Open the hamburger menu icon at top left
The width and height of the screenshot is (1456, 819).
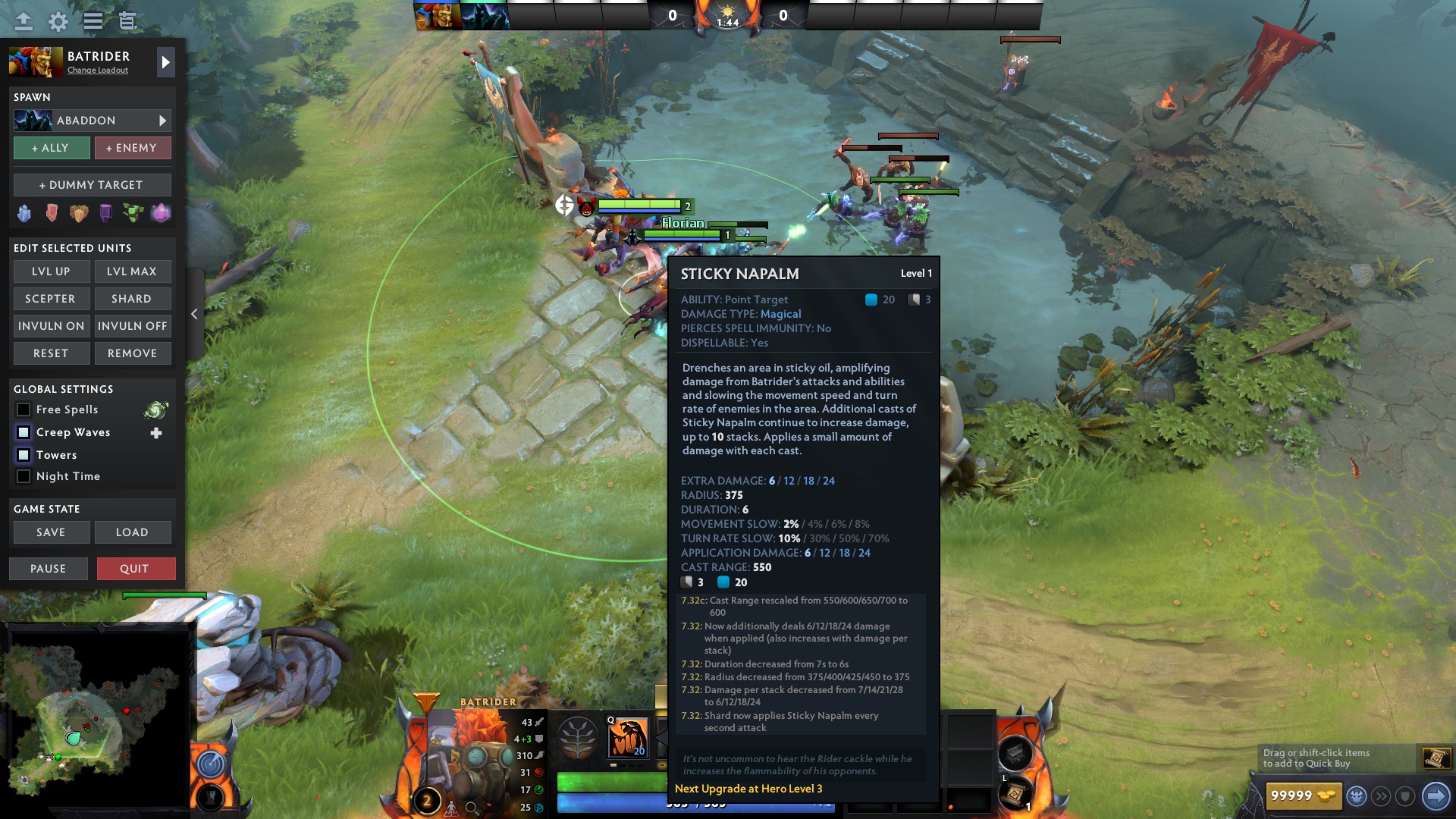click(x=92, y=21)
